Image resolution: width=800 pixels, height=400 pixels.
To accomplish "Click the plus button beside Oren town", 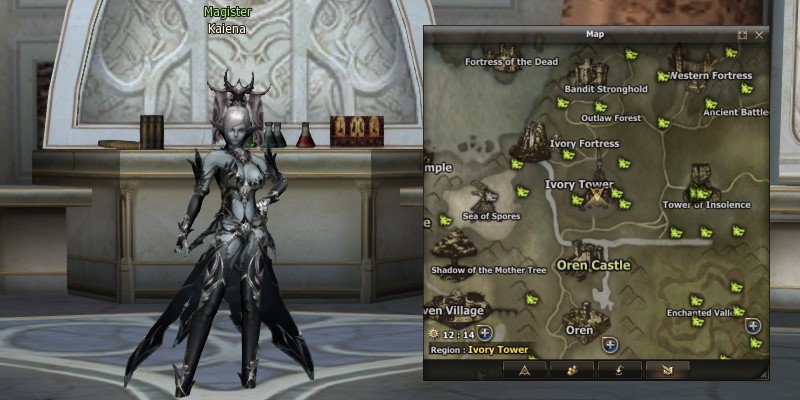I will click(610, 345).
